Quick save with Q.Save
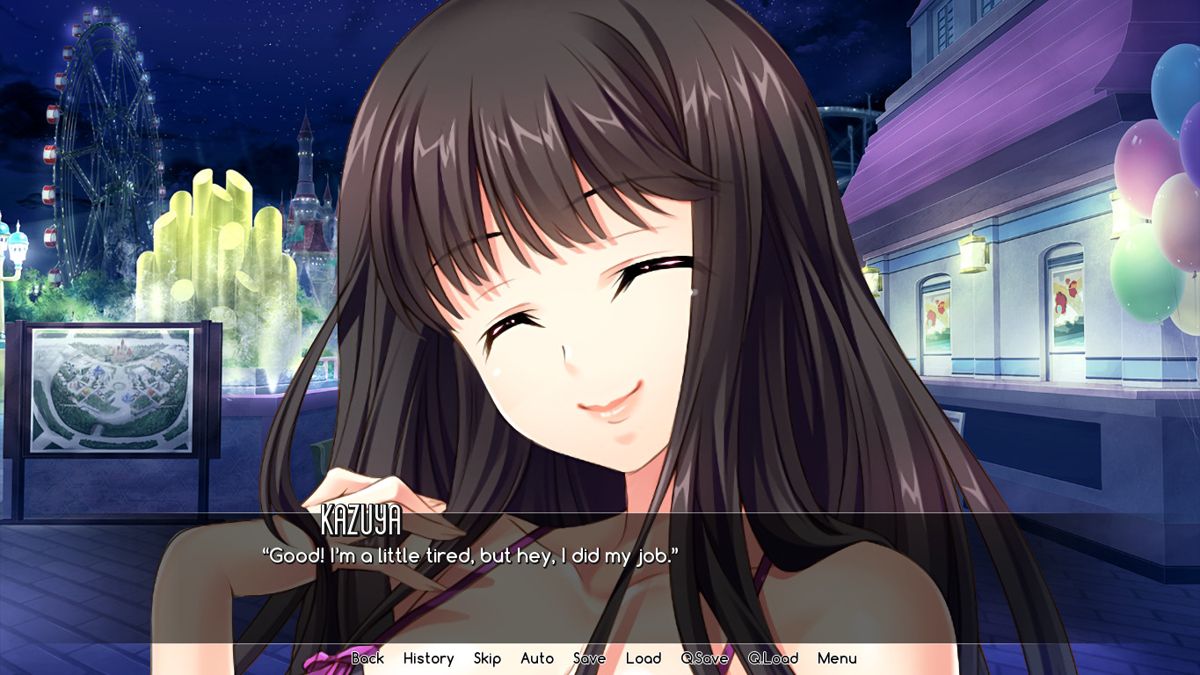Screen dimensions: 1200x675 pyautogui.click(x=704, y=658)
